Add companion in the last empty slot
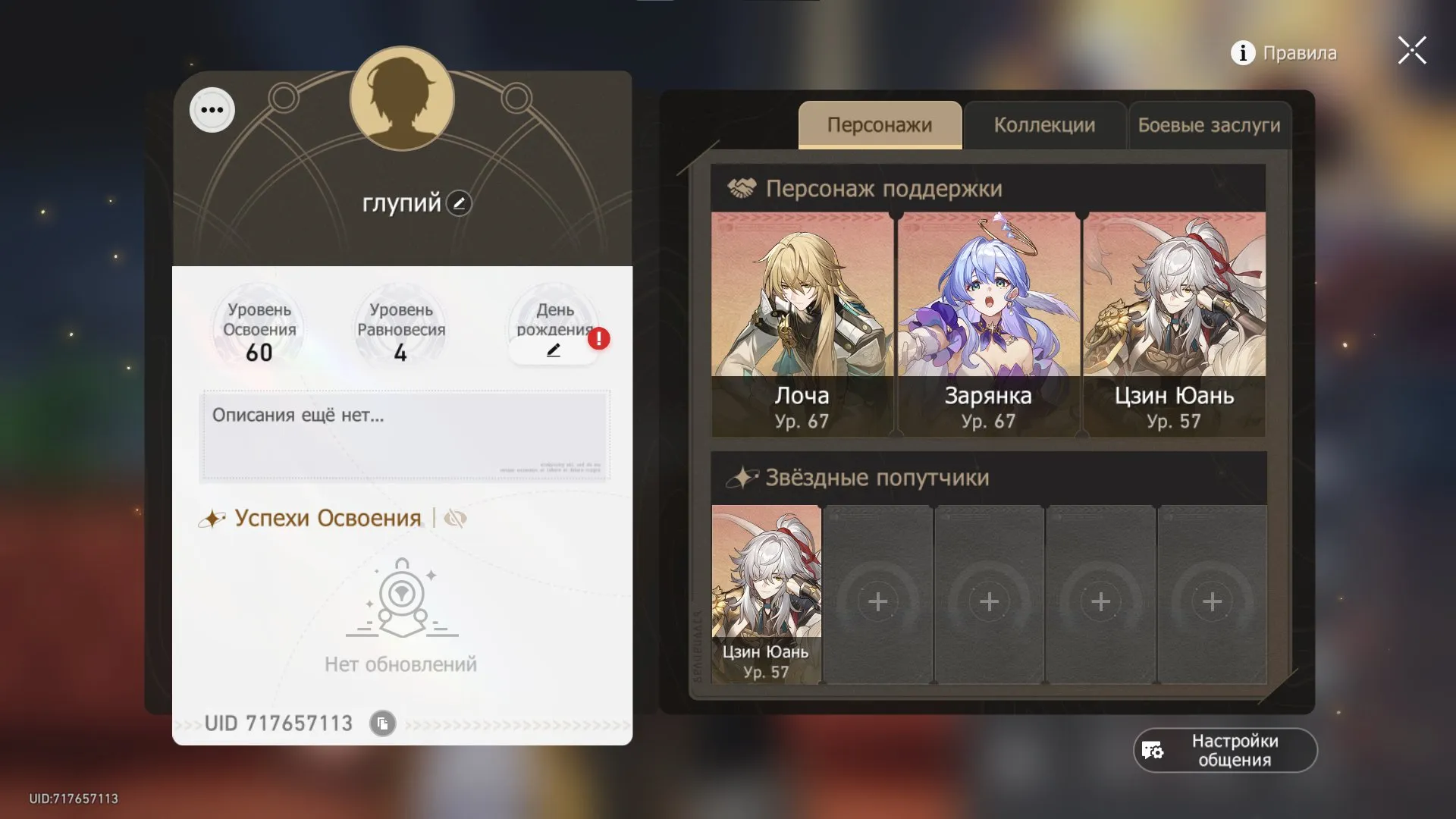Viewport: 1456px width, 819px height. click(x=1212, y=601)
